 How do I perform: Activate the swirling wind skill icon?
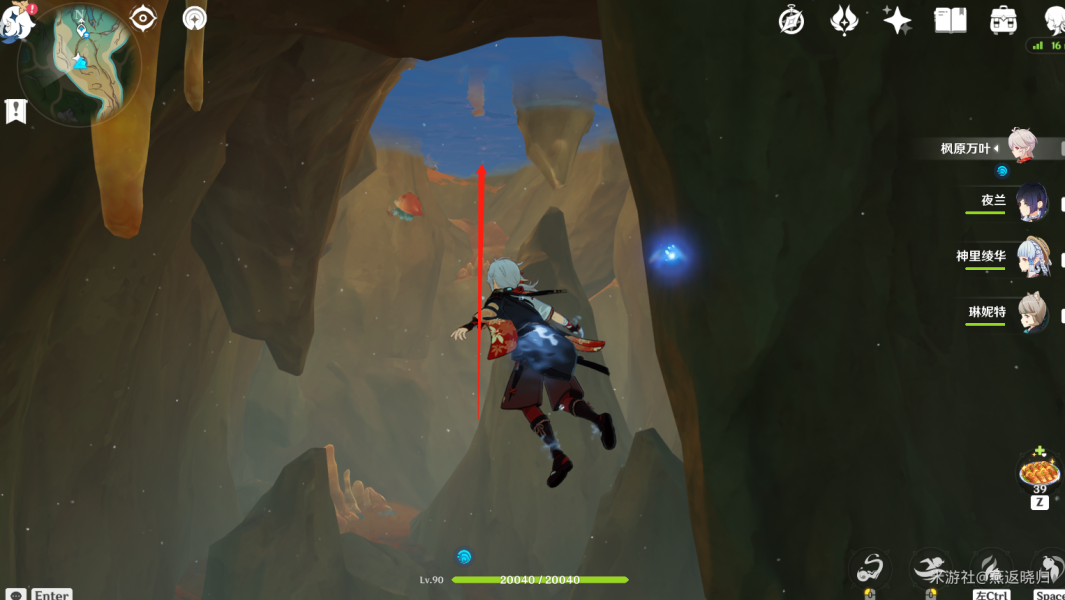[x=870, y=568]
